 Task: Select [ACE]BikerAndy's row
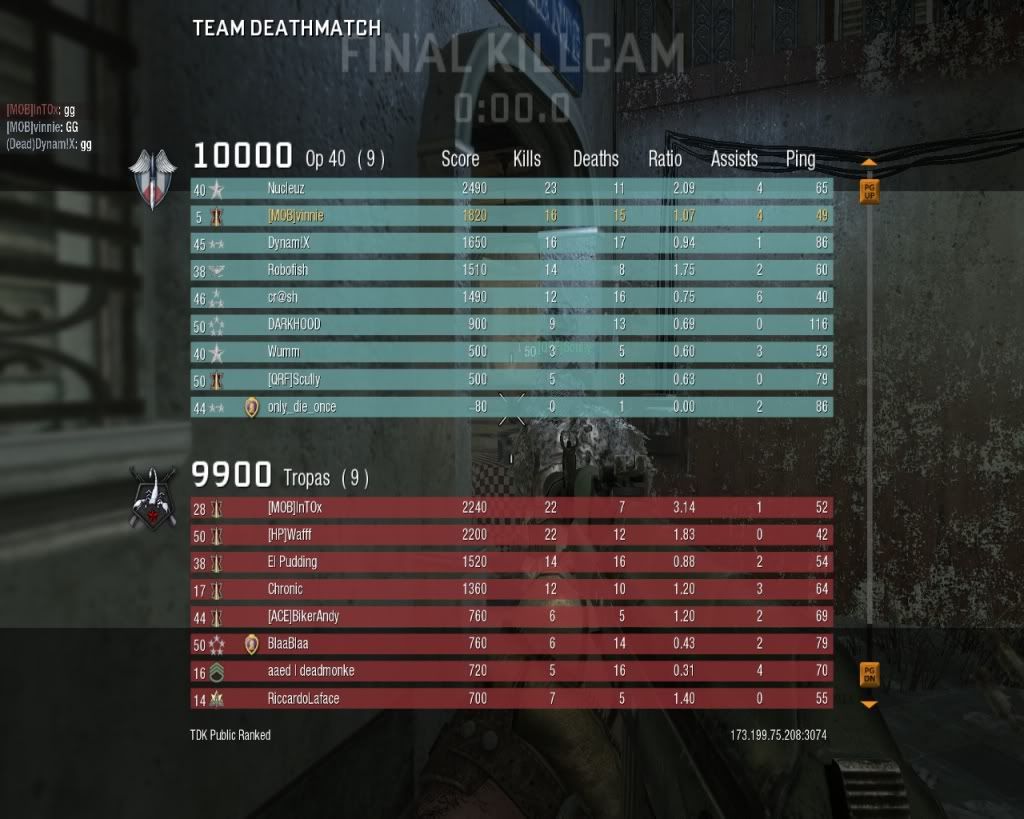pyautogui.click(x=511, y=617)
